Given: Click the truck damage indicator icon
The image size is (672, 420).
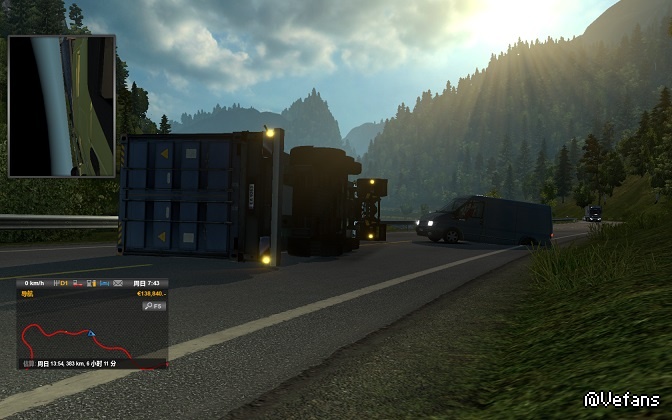Looking at the screenshot, I should 77,283.
